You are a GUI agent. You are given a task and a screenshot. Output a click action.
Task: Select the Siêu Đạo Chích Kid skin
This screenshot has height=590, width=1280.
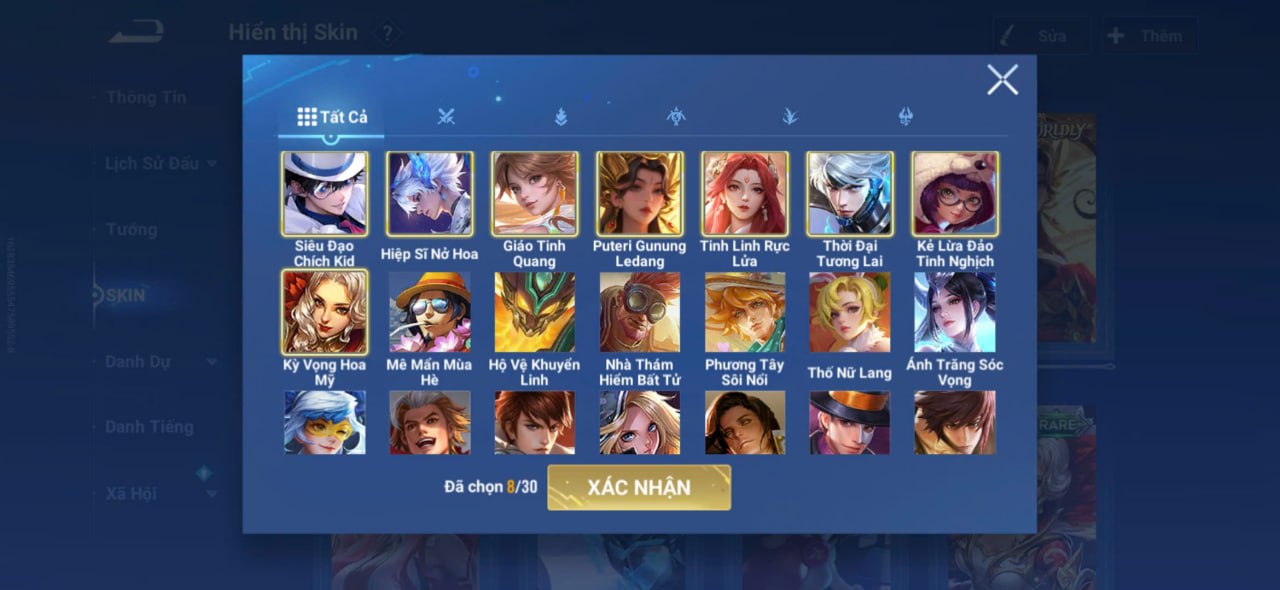tap(324, 194)
